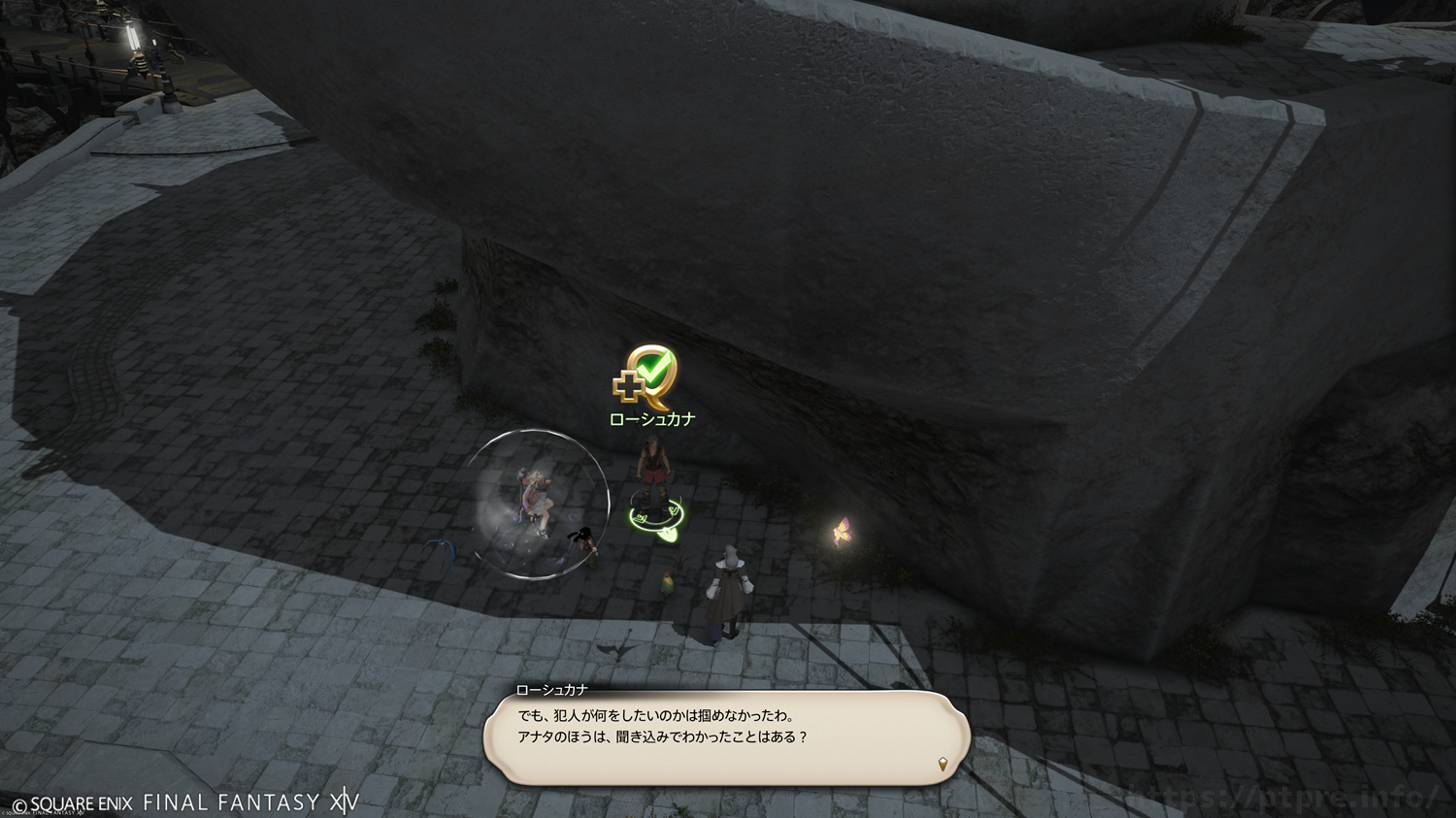Target the ローシュカナ nameplate label
The width and height of the screenshot is (1456, 818).
coord(651,419)
